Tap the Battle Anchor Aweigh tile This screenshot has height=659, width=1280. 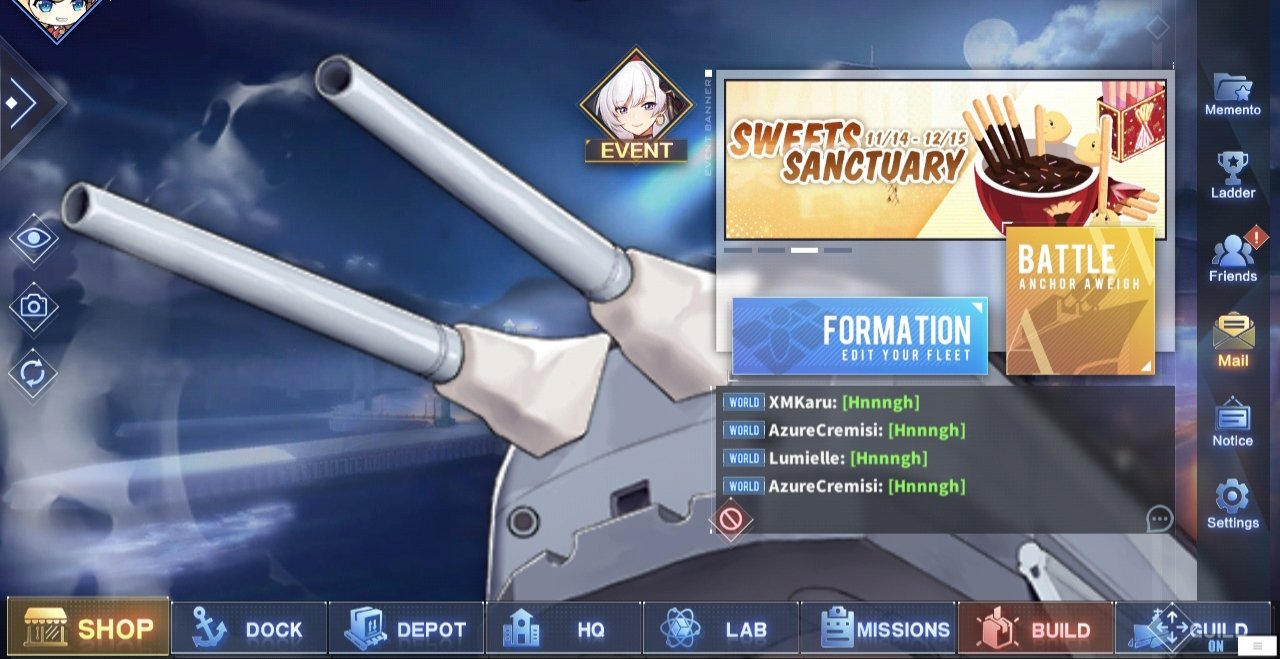[1080, 300]
